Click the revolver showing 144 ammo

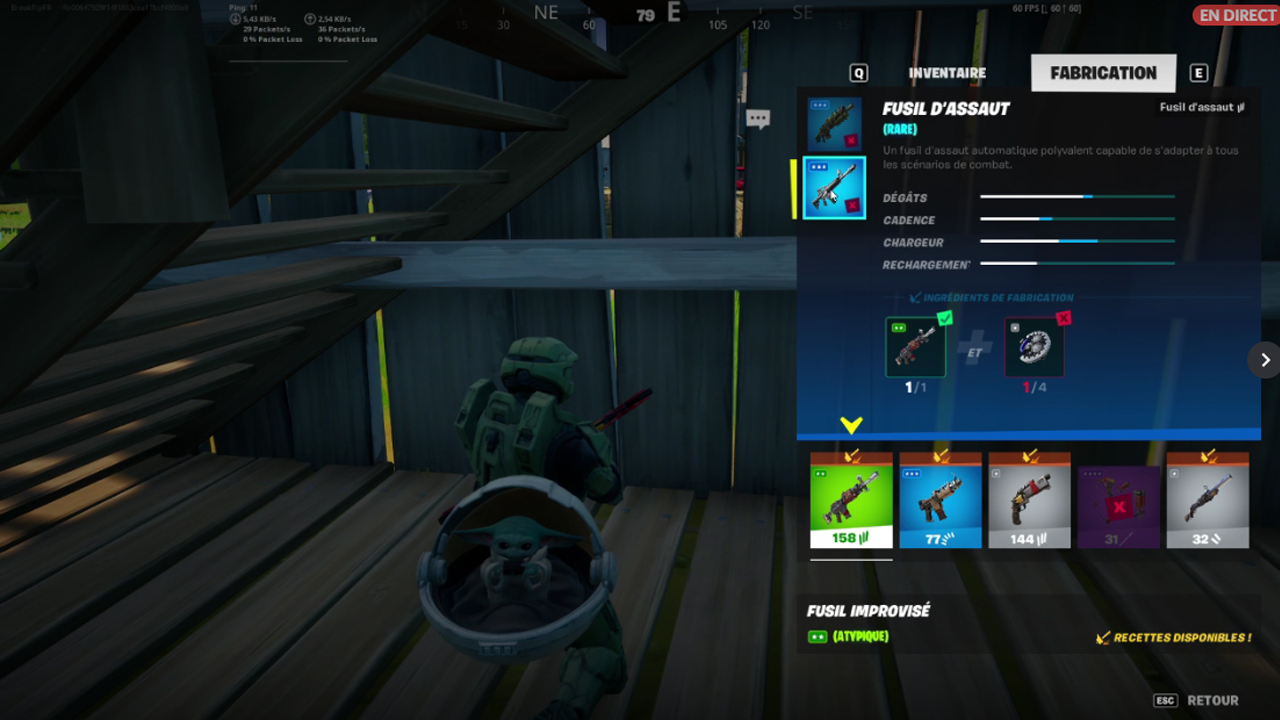coord(1029,500)
